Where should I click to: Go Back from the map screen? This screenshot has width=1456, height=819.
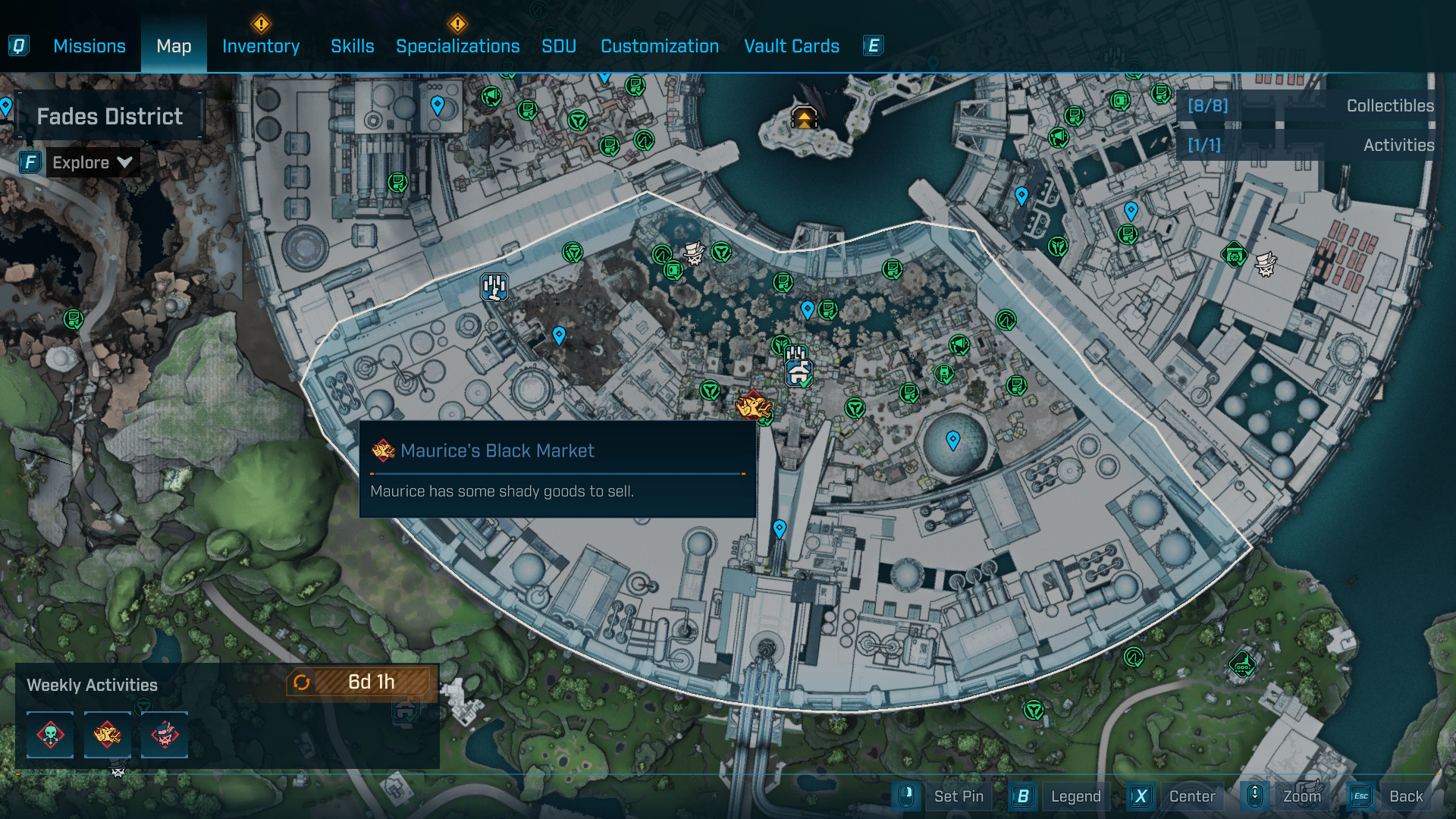pos(1405,796)
